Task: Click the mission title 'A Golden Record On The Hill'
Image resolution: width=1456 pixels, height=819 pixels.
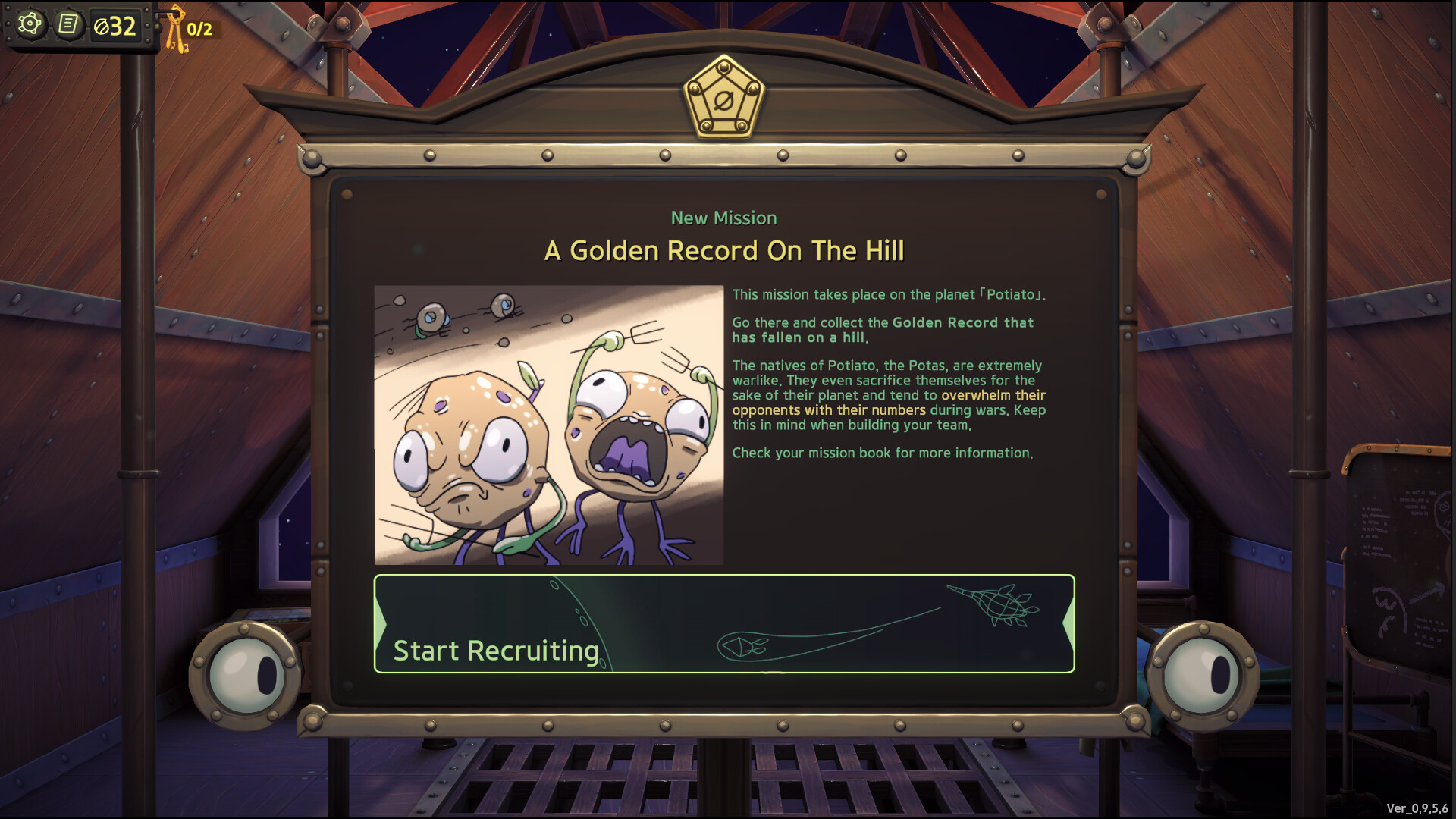Action: pos(723,250)
